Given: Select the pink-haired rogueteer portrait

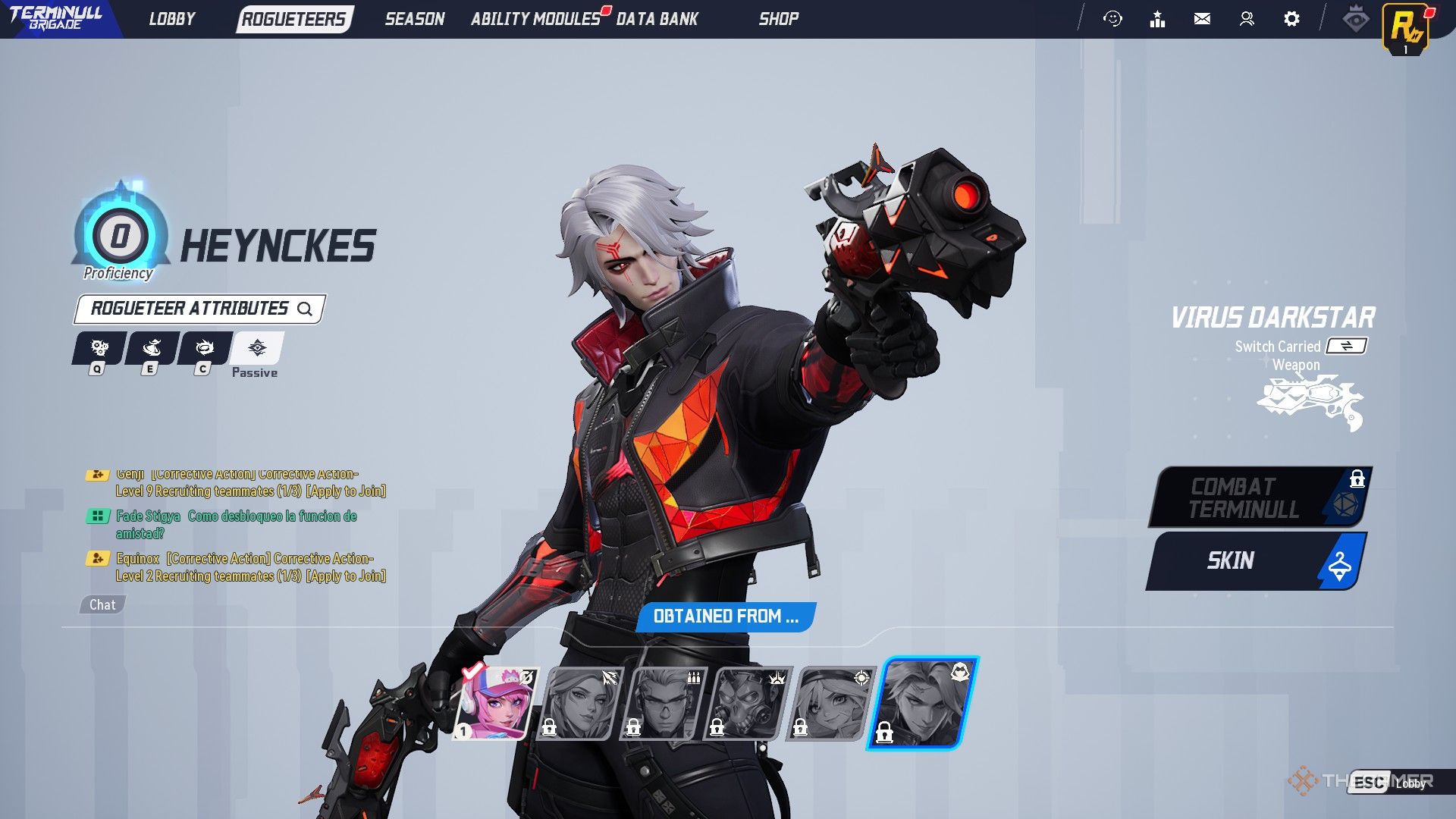Looking at the screenshot, I should [x=497, y=703].
